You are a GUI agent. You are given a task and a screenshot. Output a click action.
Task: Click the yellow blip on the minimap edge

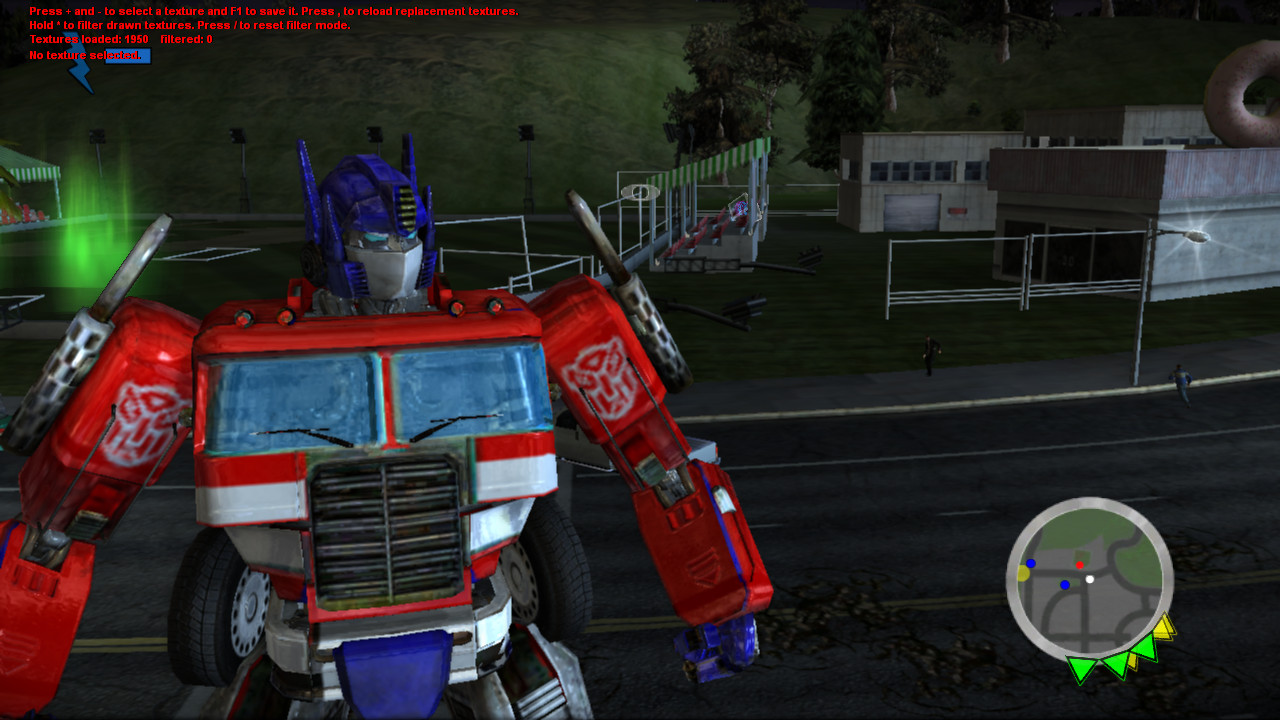coord(1022,572)
